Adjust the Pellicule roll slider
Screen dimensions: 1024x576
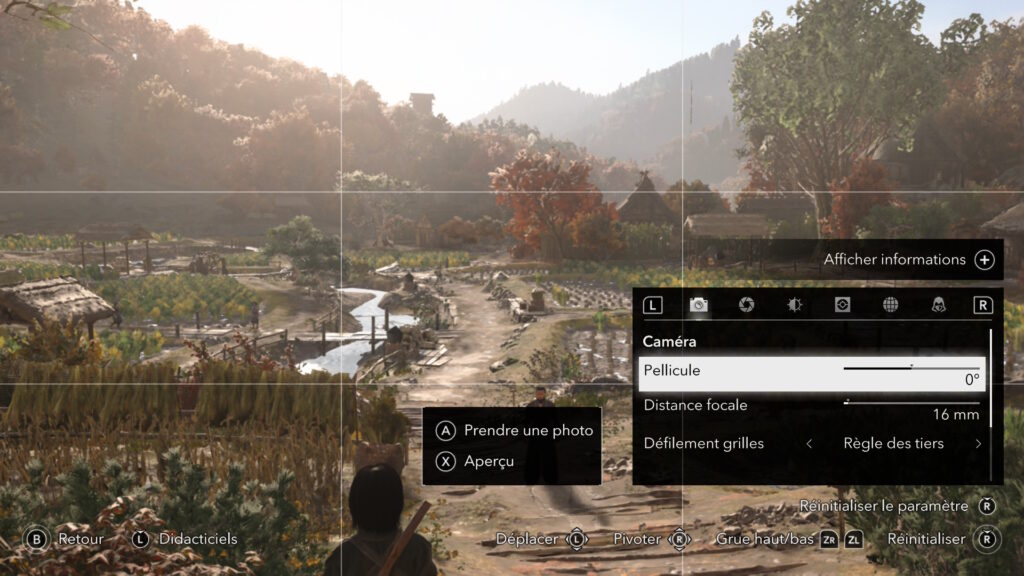[x=911, y=368]
